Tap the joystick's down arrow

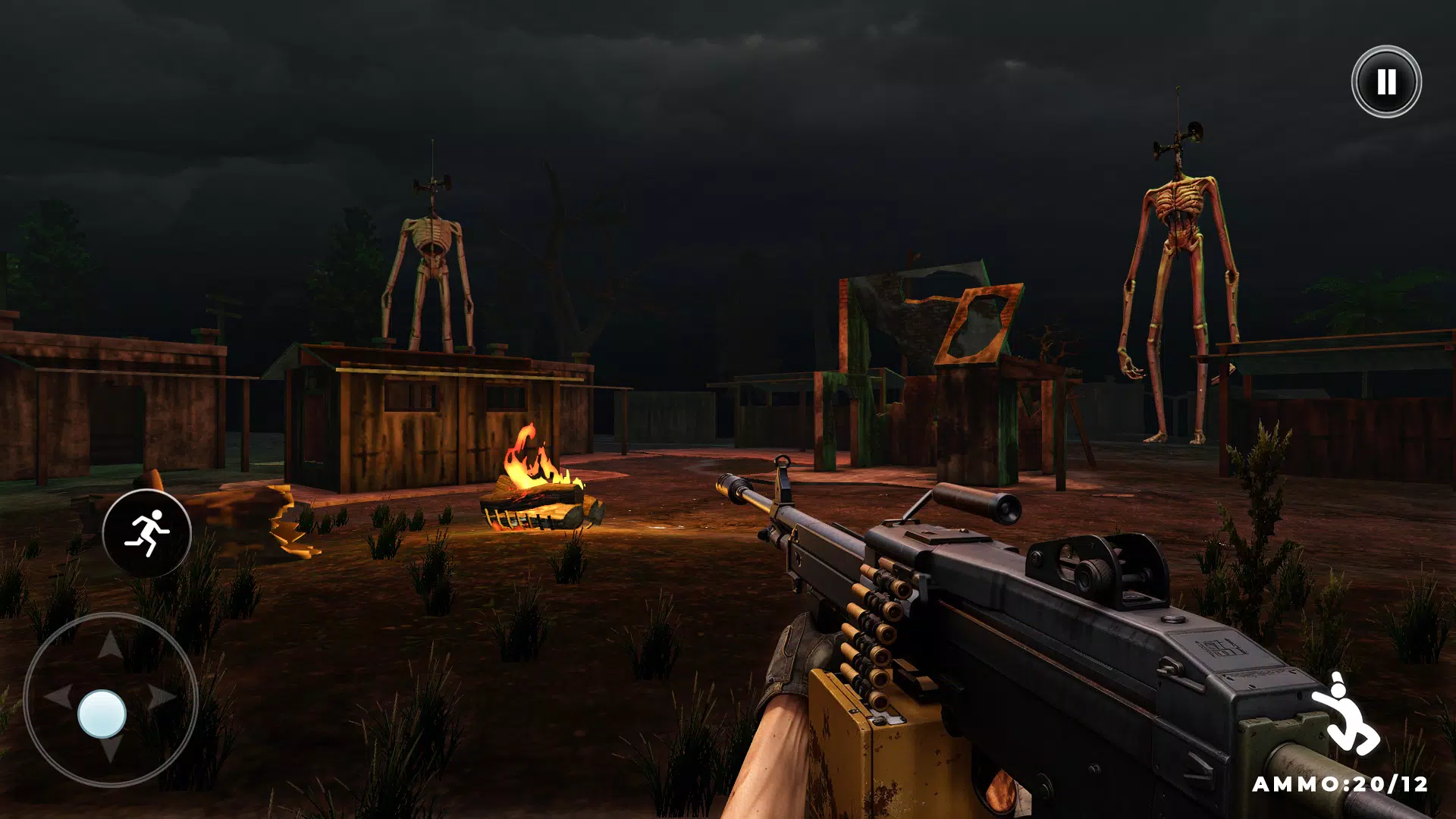(x=111, y=750)
